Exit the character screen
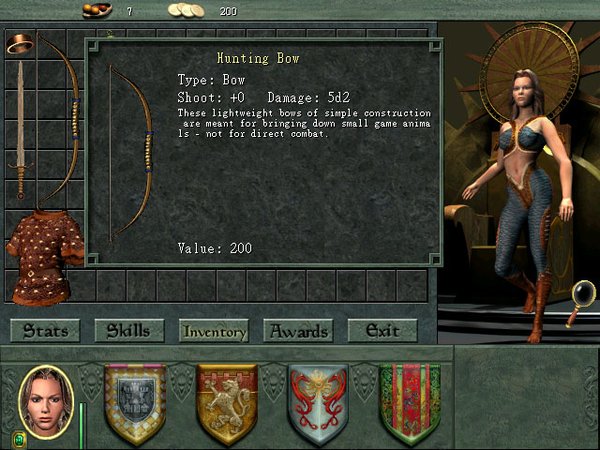The height and width of the screenshot is (450, 600). click(x=382, y=330)
